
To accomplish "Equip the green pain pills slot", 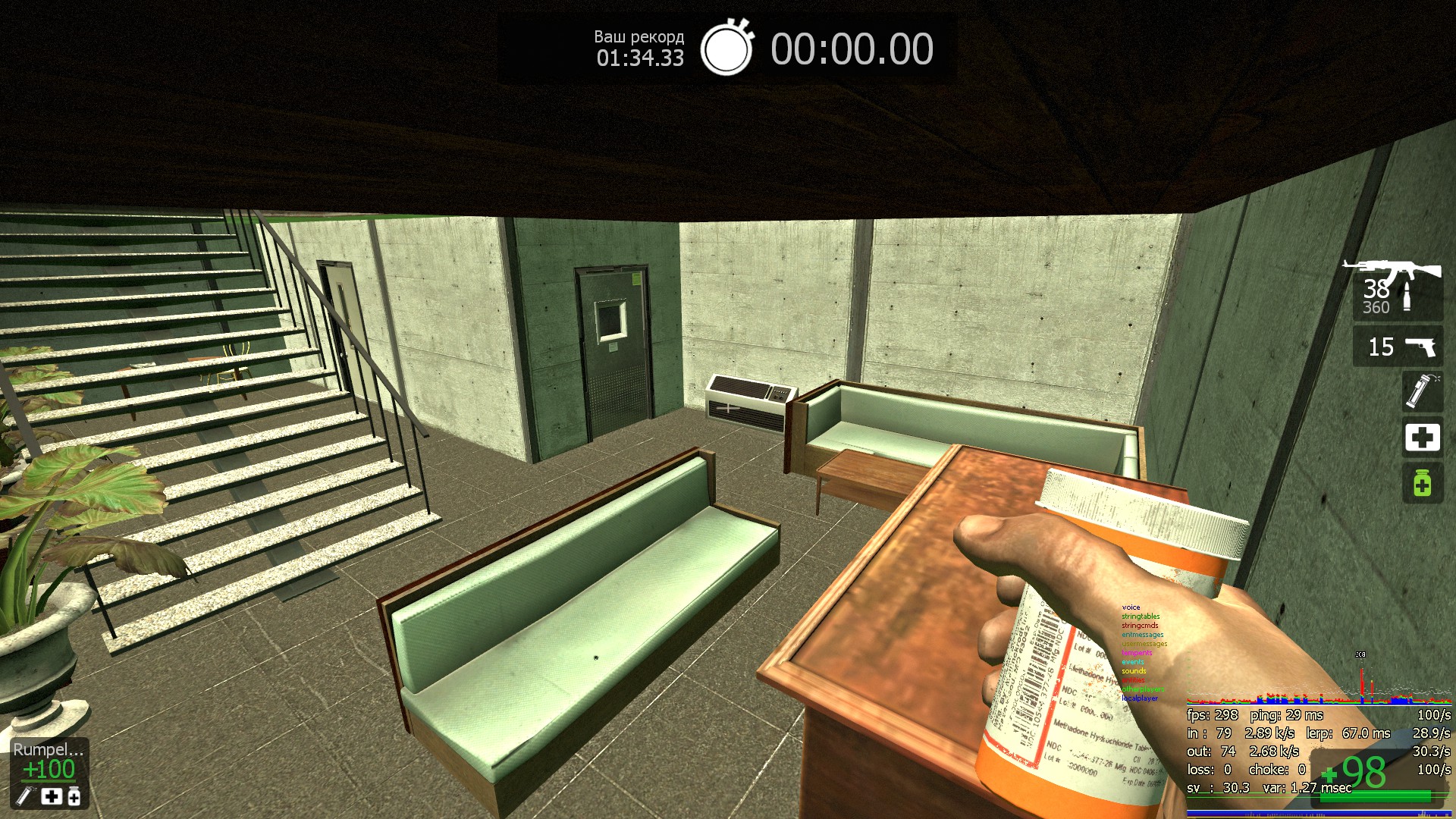I will tap(1422, 483).
